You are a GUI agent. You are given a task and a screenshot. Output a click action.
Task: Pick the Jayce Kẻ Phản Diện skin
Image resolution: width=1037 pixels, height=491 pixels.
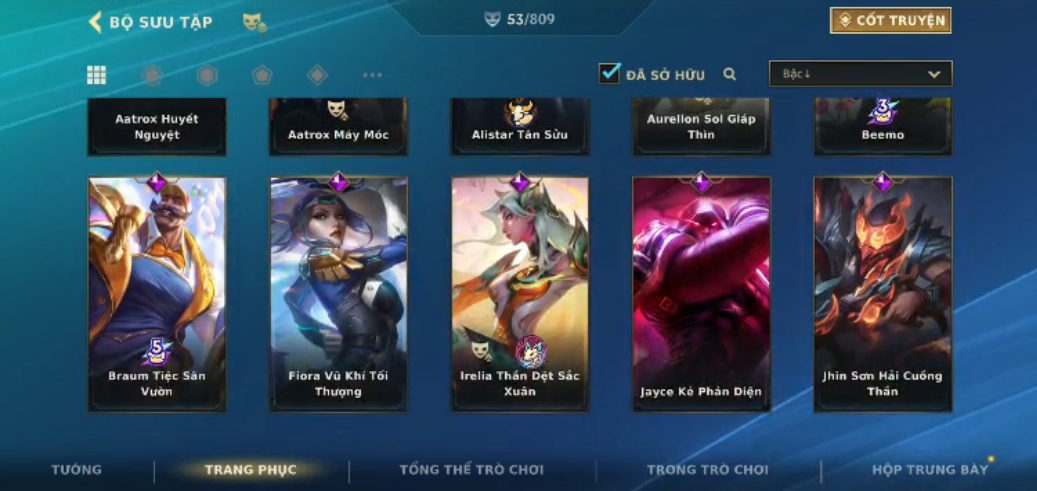701,294
